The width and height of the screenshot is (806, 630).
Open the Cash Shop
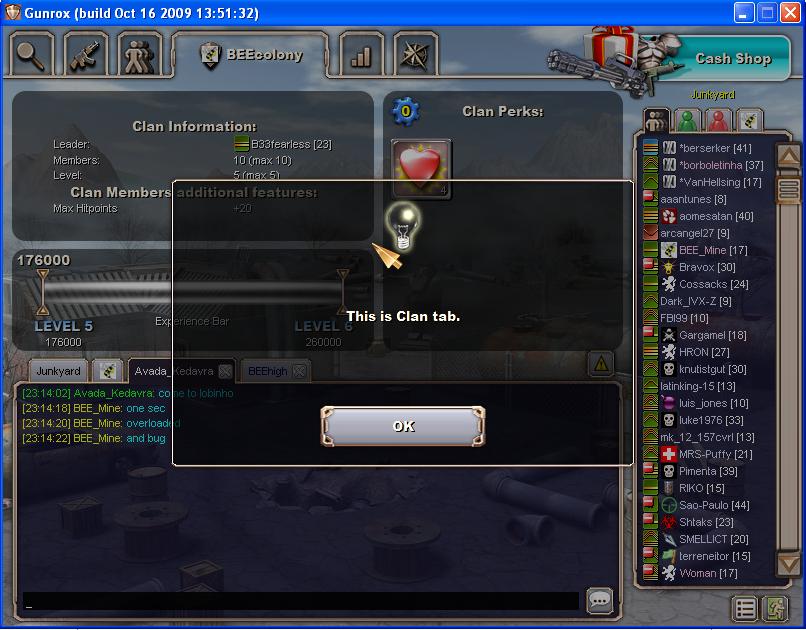point(732,58)
